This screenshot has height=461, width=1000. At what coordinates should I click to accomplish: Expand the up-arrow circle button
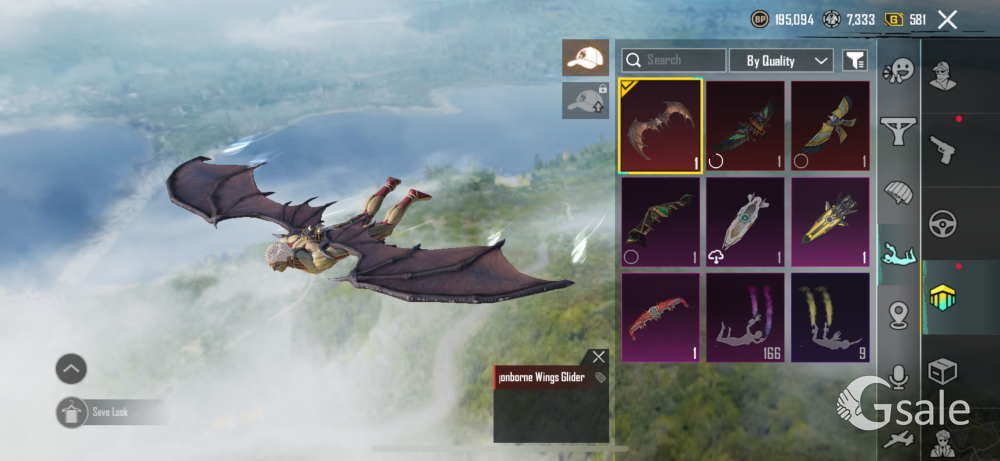71,369
